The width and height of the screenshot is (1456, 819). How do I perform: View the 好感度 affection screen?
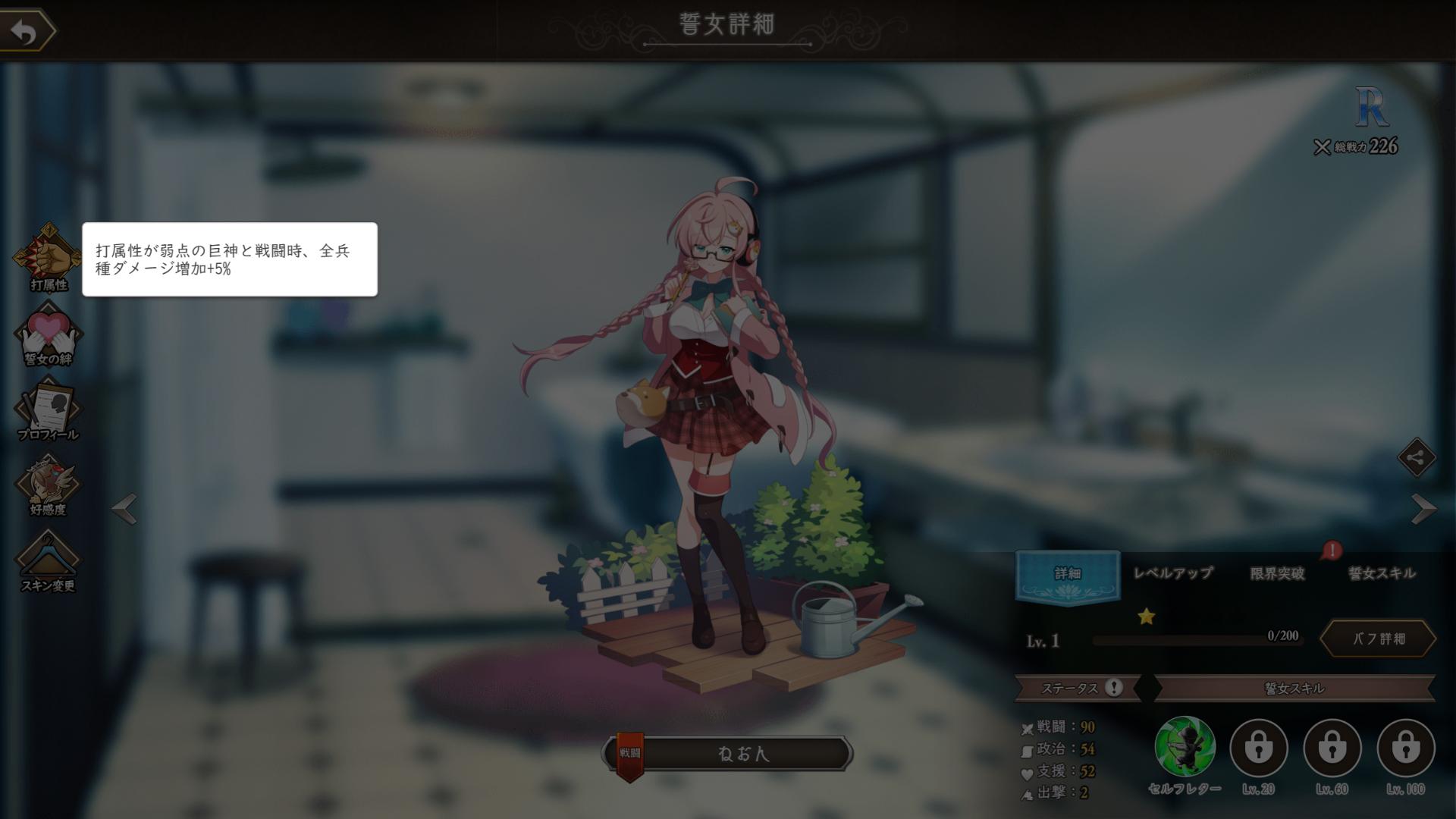coord(48,484)
